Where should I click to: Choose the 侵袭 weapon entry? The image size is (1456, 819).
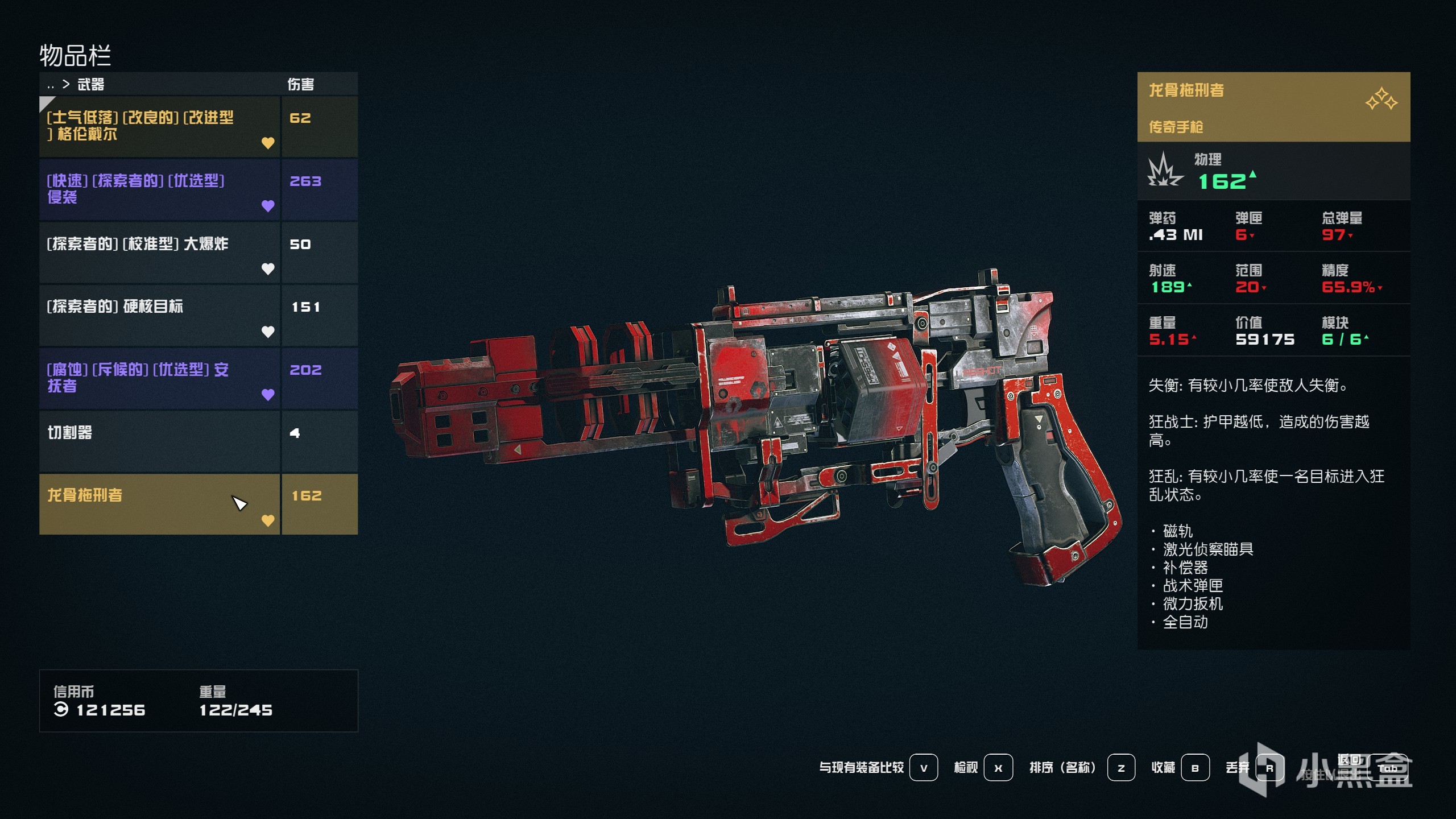(x=159, y=189)
